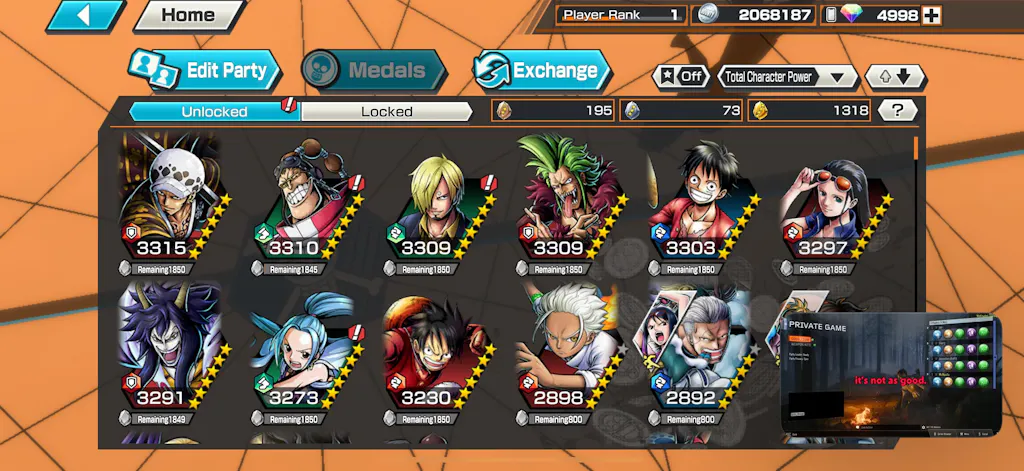Image resolution: width=1024 pixels, height=471 pixels.
Task: Reverse the sort order with arrow button
Action: pos(895,76)
